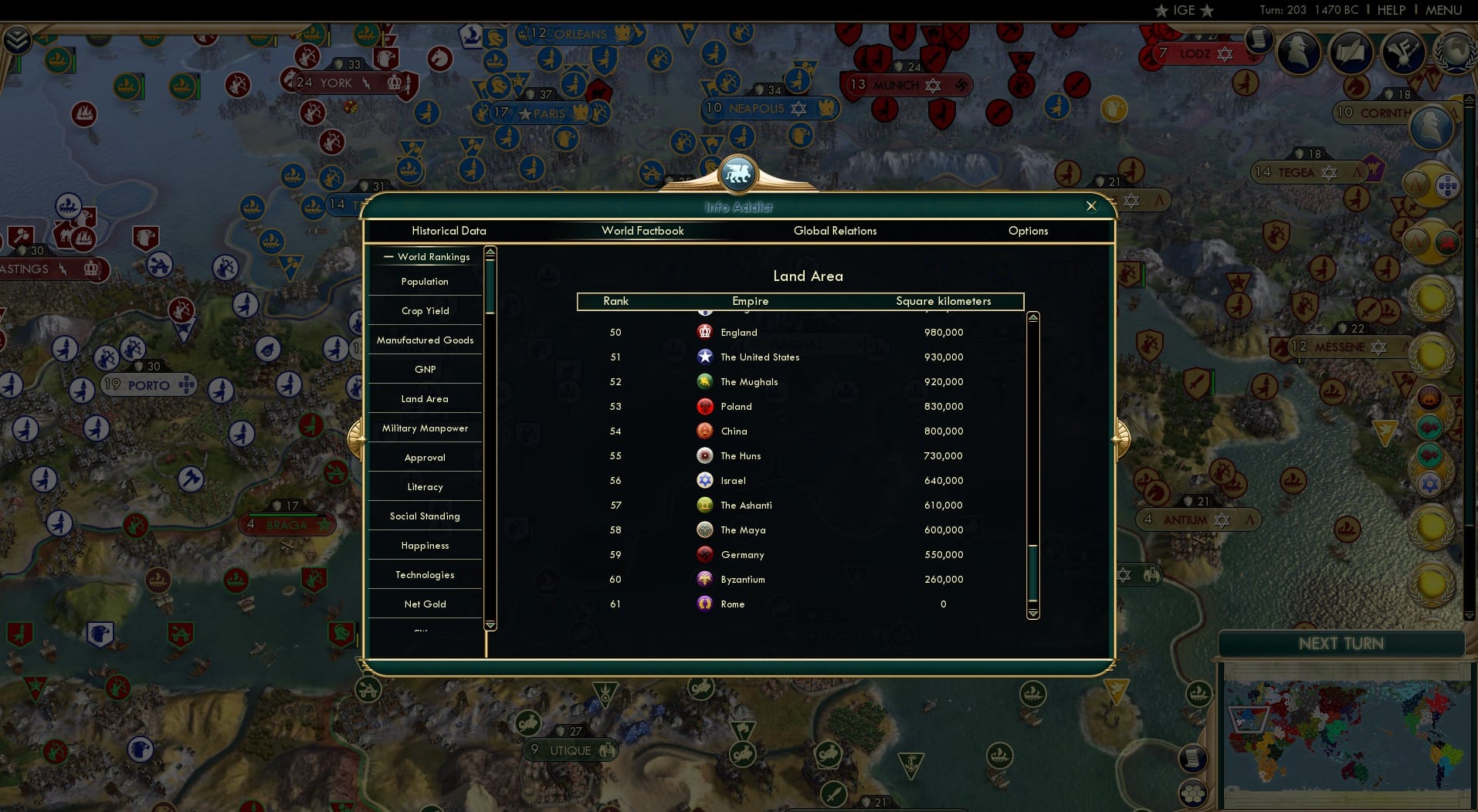Click England's crest icon in the rankings table
The height and width of the screenshot is (812, 1478).
coord(705,332)
